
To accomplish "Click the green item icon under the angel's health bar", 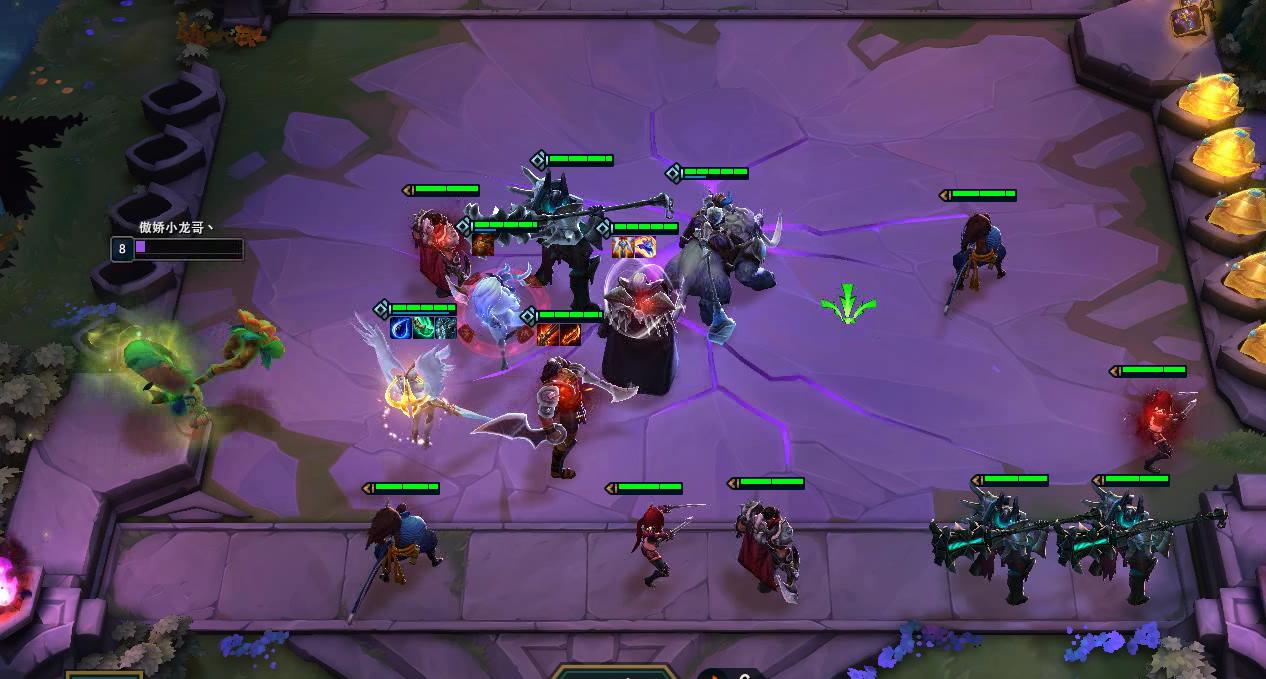I will [x=424, y=327].
